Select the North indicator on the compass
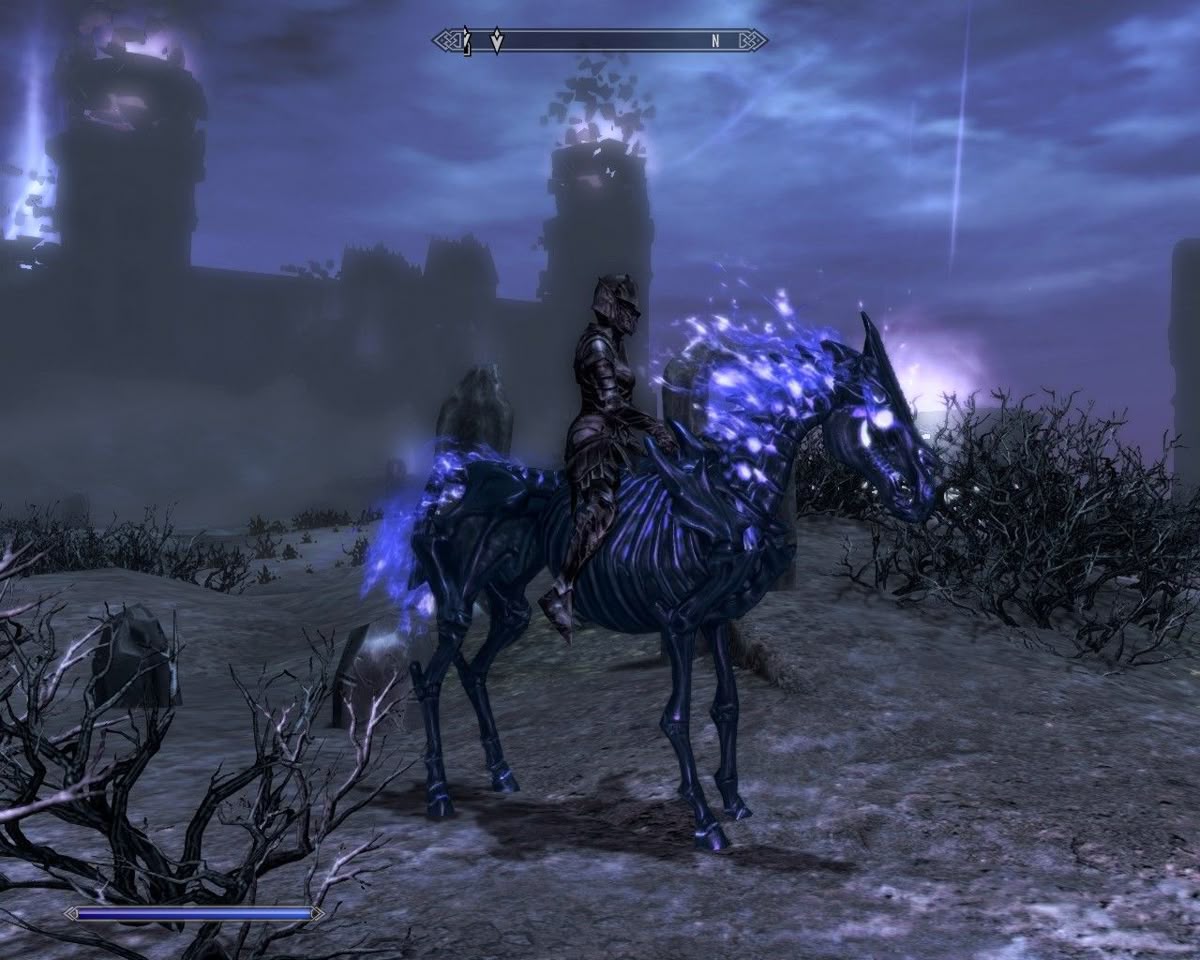The image size is (1200, 960). pos(715,41)
